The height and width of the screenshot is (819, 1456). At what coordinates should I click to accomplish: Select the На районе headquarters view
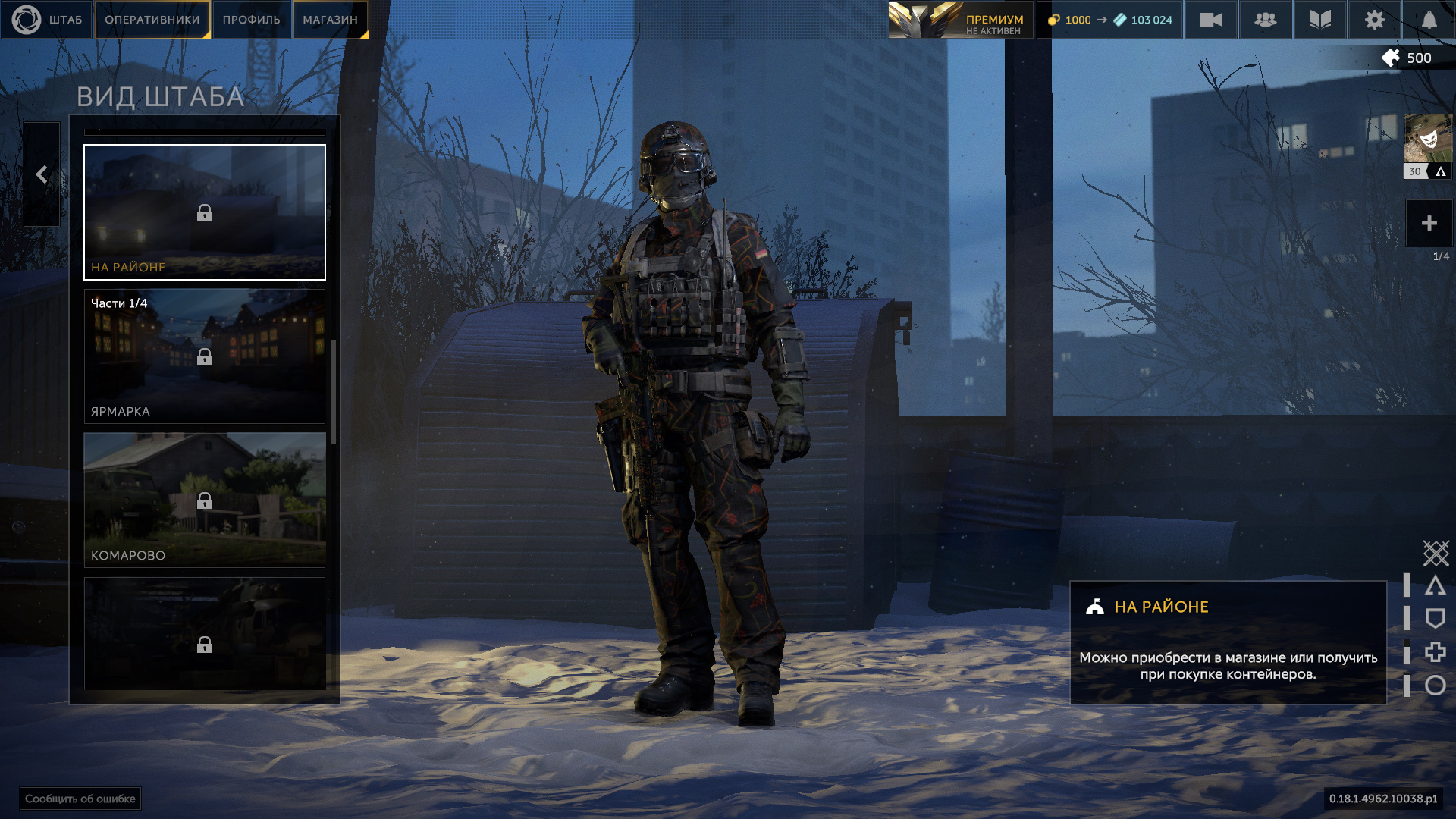click(x=205, y=212)
